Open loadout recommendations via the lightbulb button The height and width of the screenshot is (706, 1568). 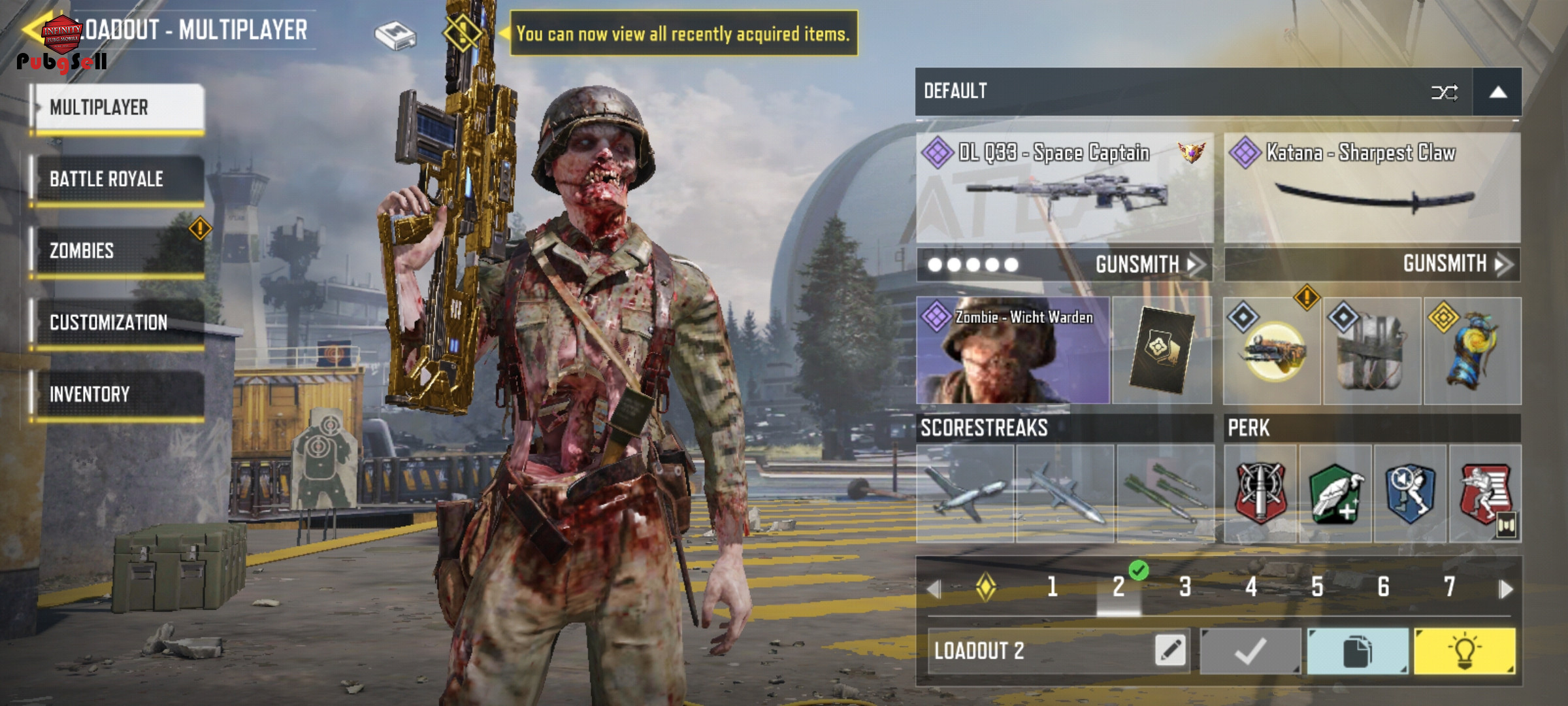click(1464, 651)
